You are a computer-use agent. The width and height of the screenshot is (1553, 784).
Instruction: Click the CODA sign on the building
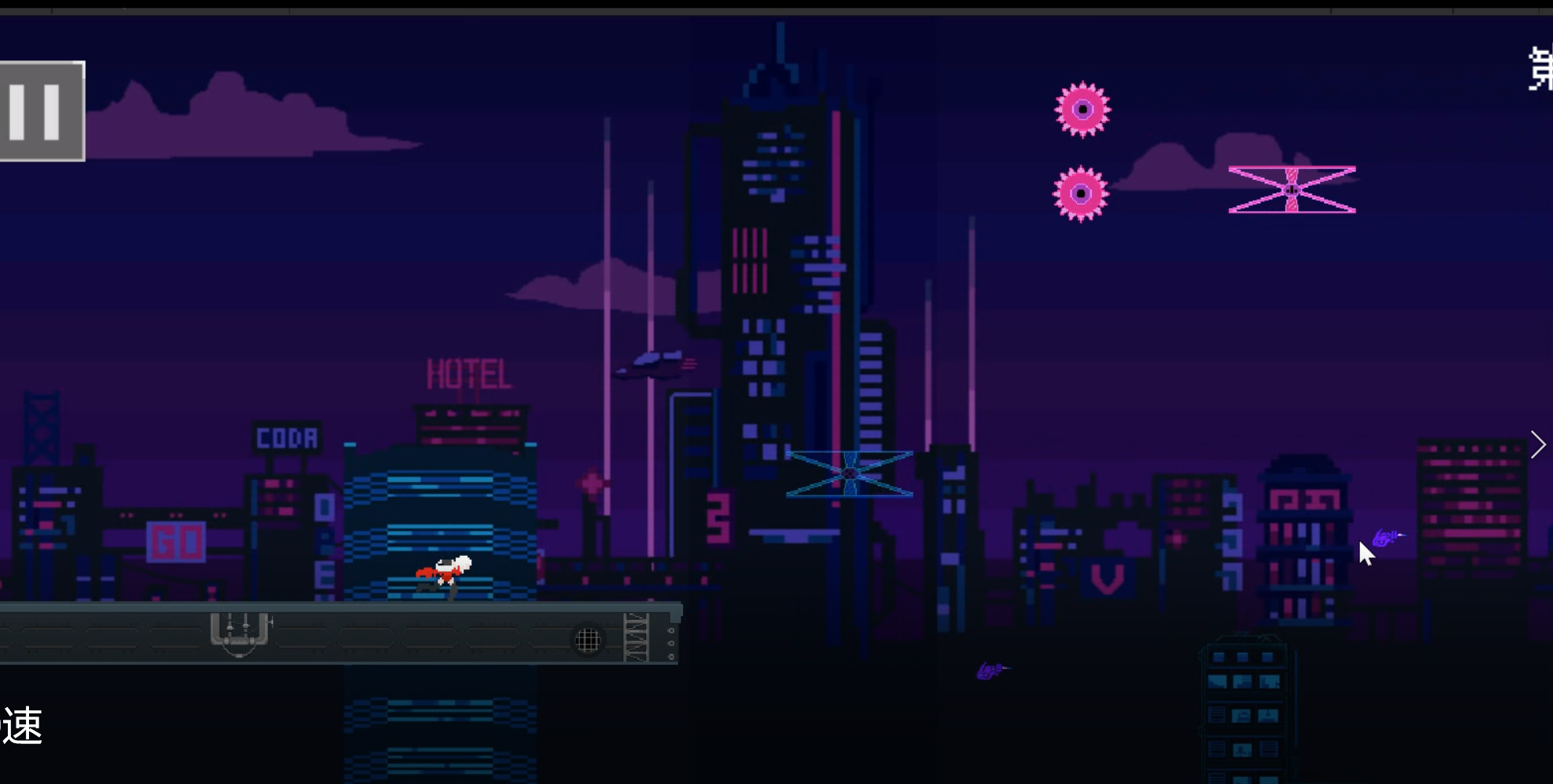point(286,439)
